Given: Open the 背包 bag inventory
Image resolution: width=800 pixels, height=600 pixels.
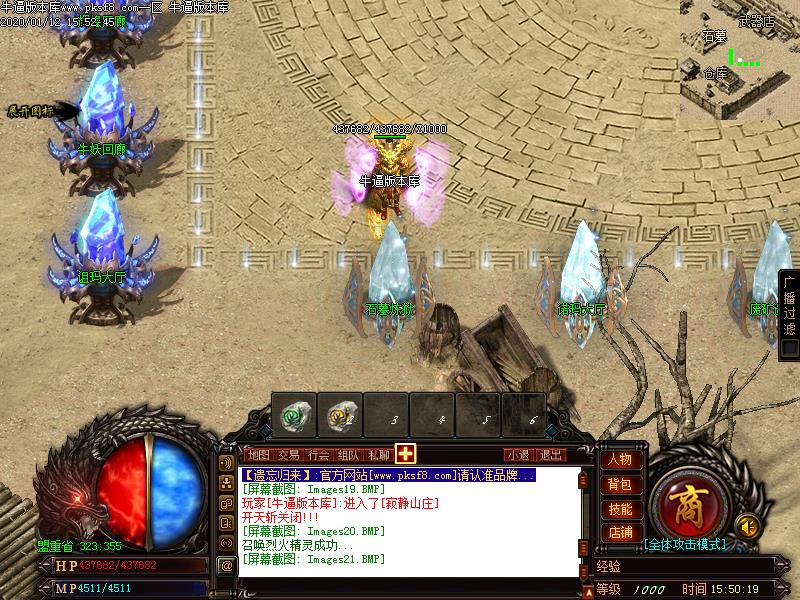Looking at the screenshot, I should [619, 485].
